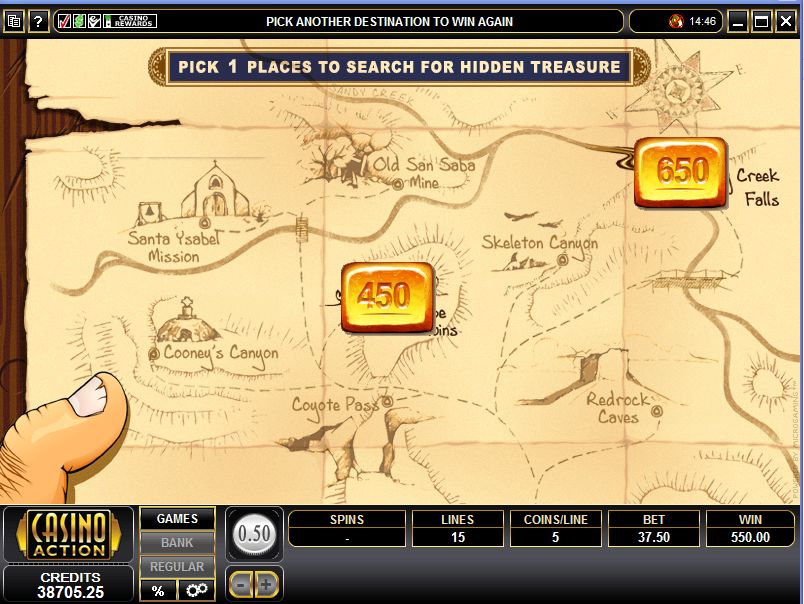Click the green dollar sign icon
Viewport: 804px width, 604px height.
click(79, 21)
